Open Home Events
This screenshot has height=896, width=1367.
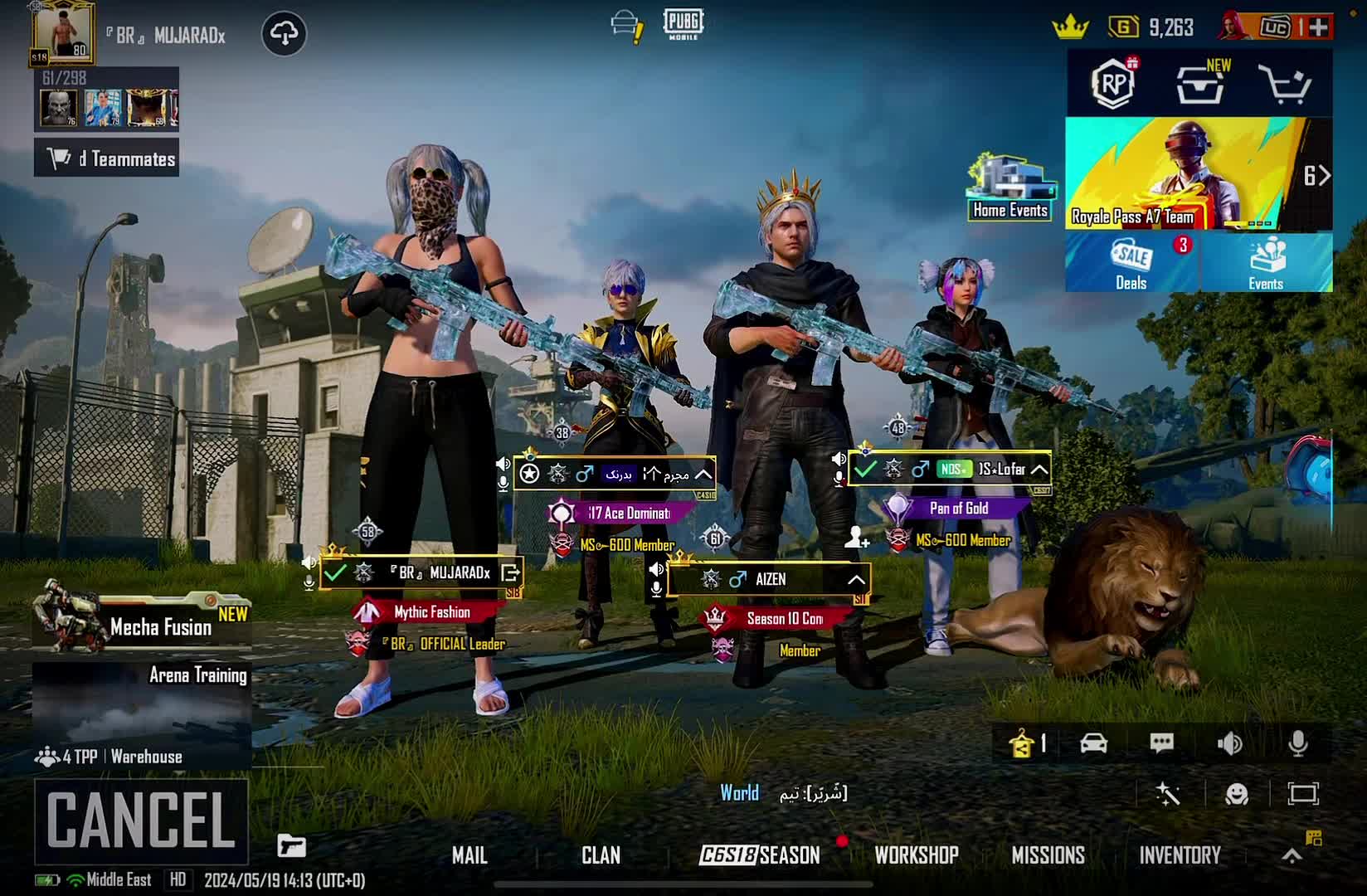point(1010,188)
